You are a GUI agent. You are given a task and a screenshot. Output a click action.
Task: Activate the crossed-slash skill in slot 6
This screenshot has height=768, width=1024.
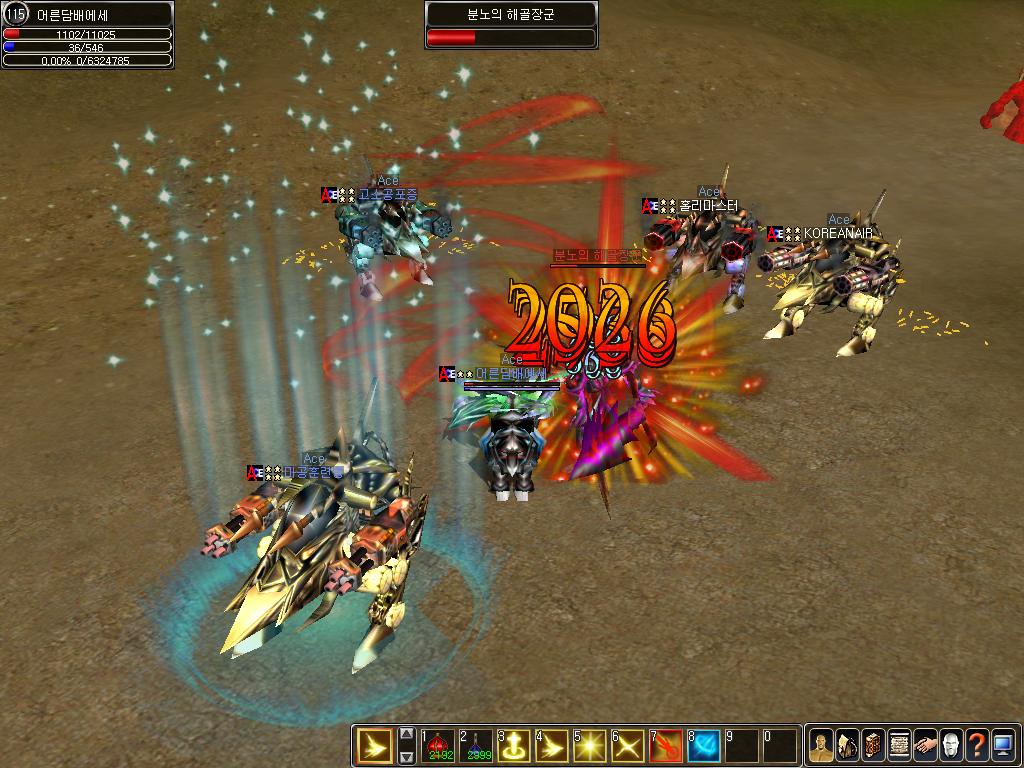[628, 746]
